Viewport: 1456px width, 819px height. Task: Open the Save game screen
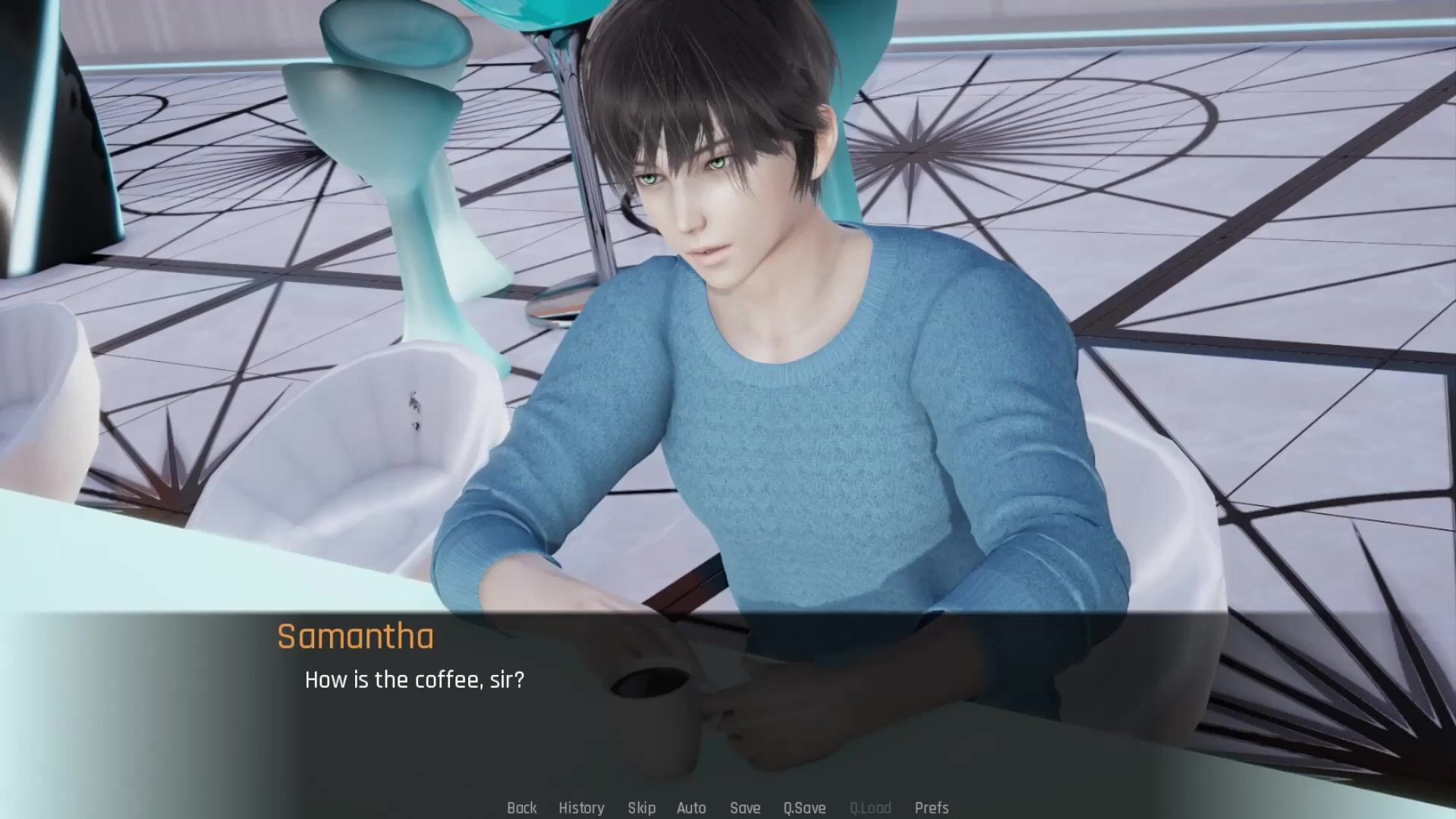pos(745,808)
